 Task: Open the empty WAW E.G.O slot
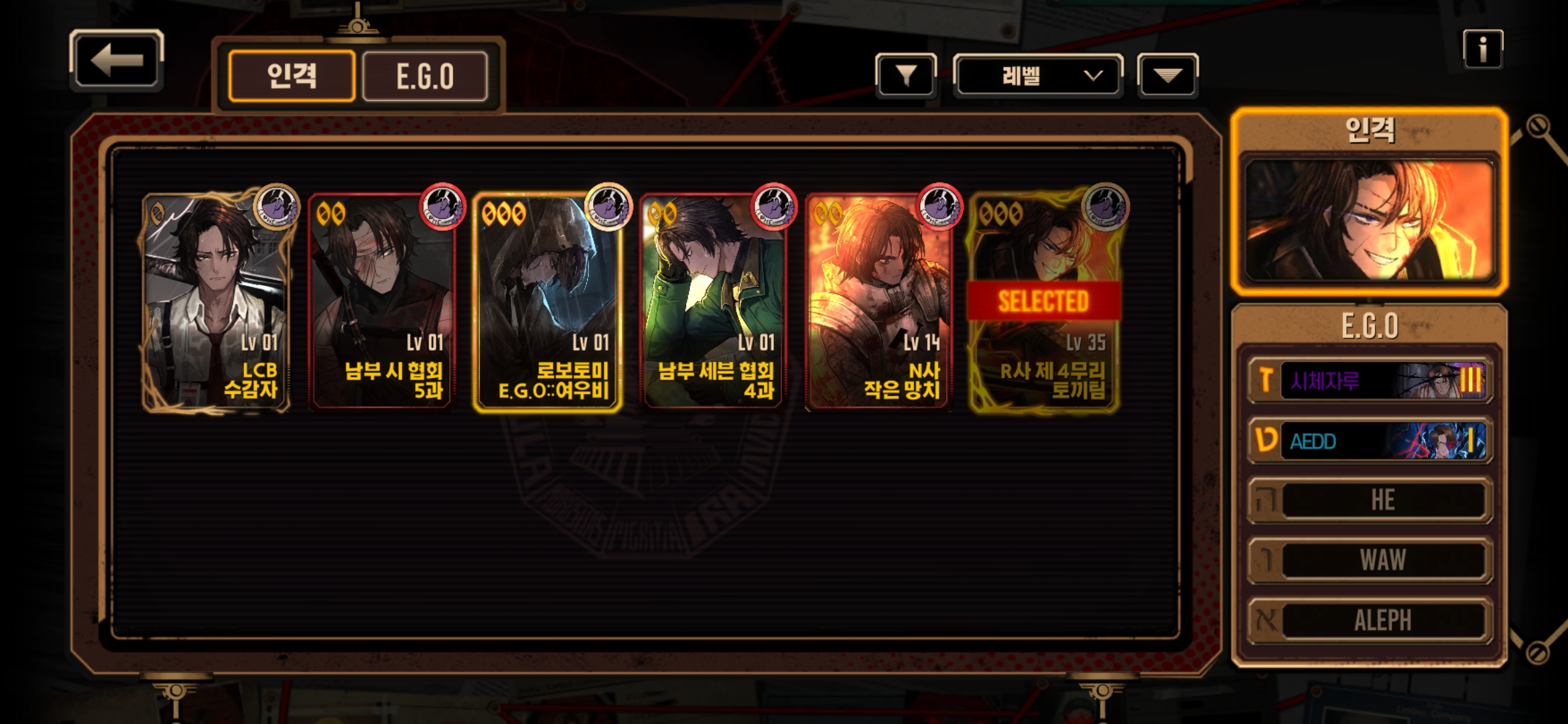pos(1370,560)
